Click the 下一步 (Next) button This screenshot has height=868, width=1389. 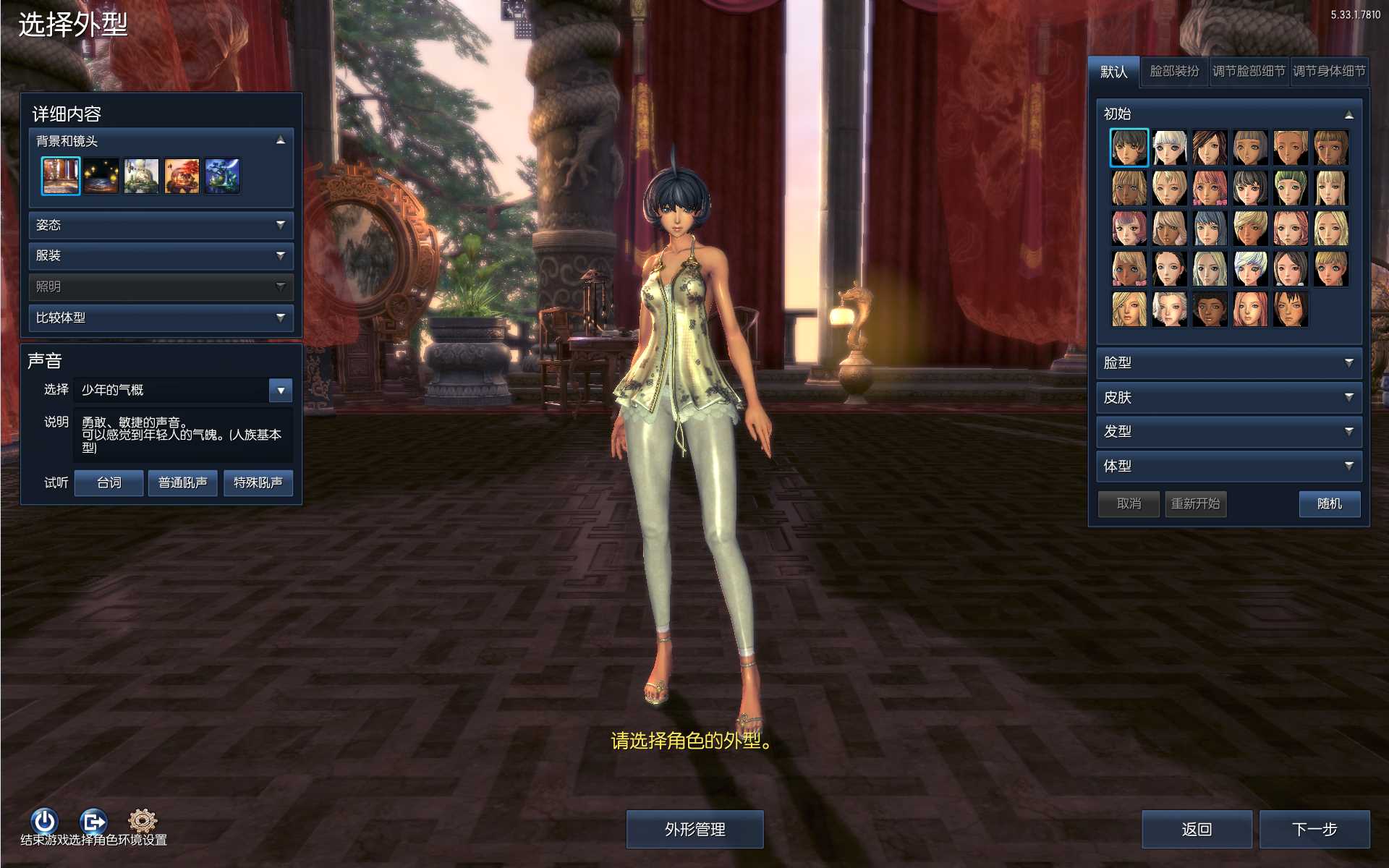1314,829
